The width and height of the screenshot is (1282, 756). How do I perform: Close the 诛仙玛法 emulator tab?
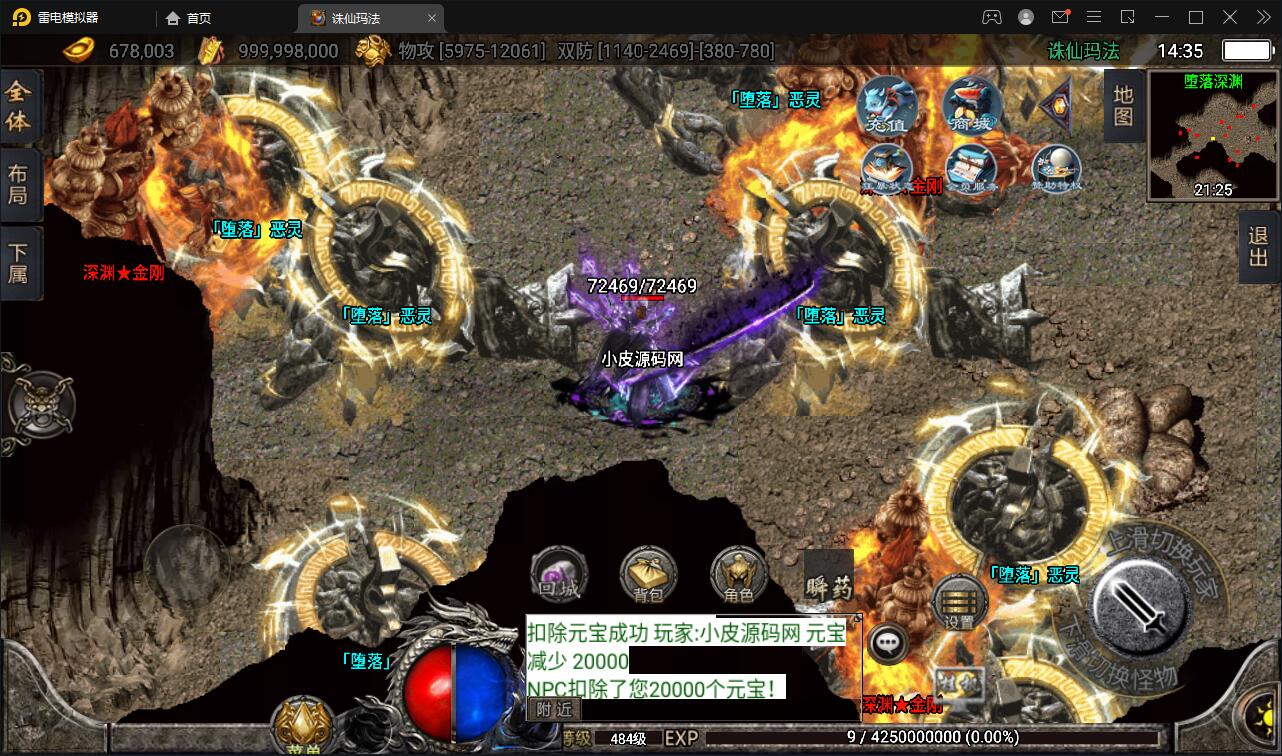tap(432, 18)
